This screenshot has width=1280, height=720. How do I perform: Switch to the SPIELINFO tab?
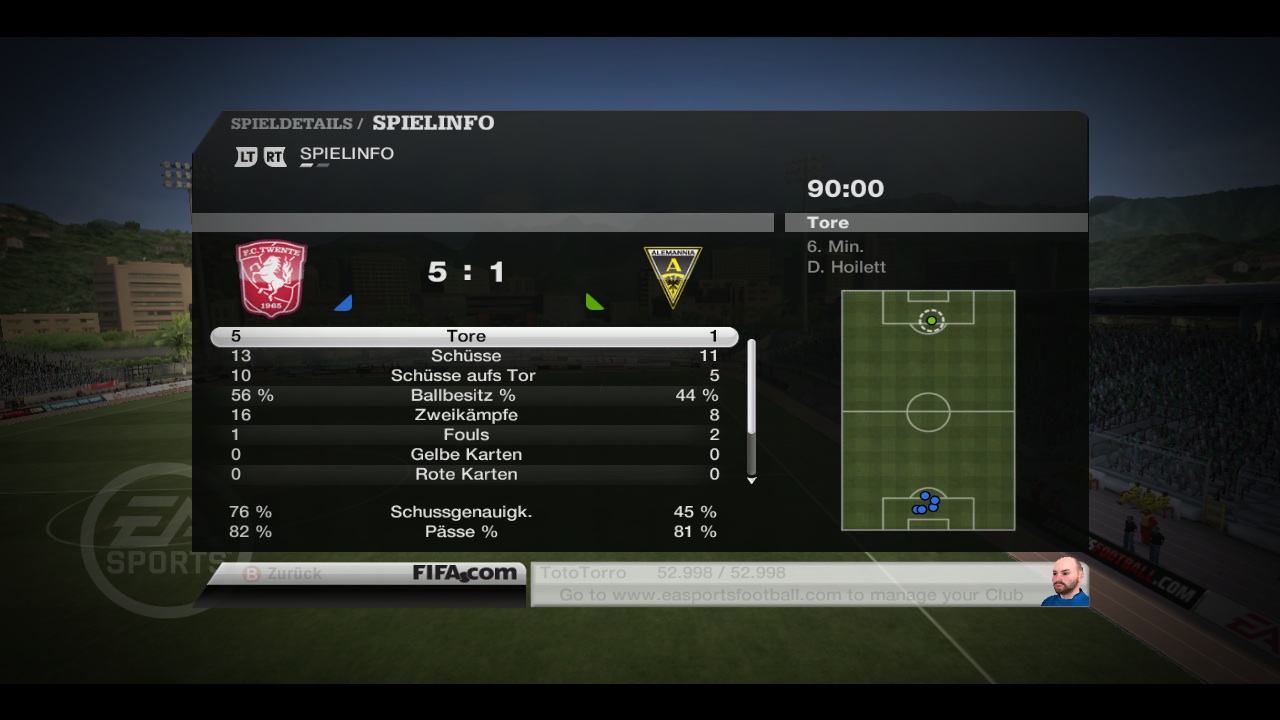tap(346, 154)
